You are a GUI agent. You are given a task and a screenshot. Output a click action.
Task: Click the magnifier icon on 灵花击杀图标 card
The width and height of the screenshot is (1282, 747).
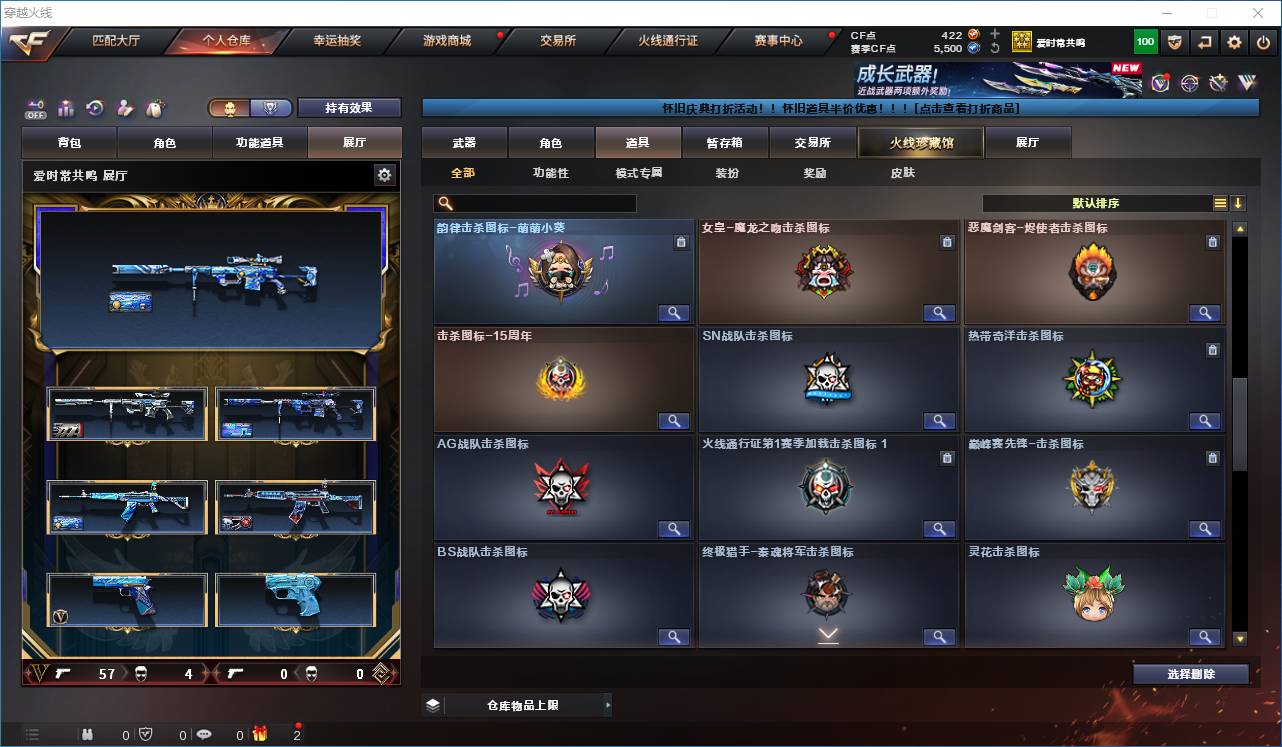pyautogui.click(x=1205, y=636)
